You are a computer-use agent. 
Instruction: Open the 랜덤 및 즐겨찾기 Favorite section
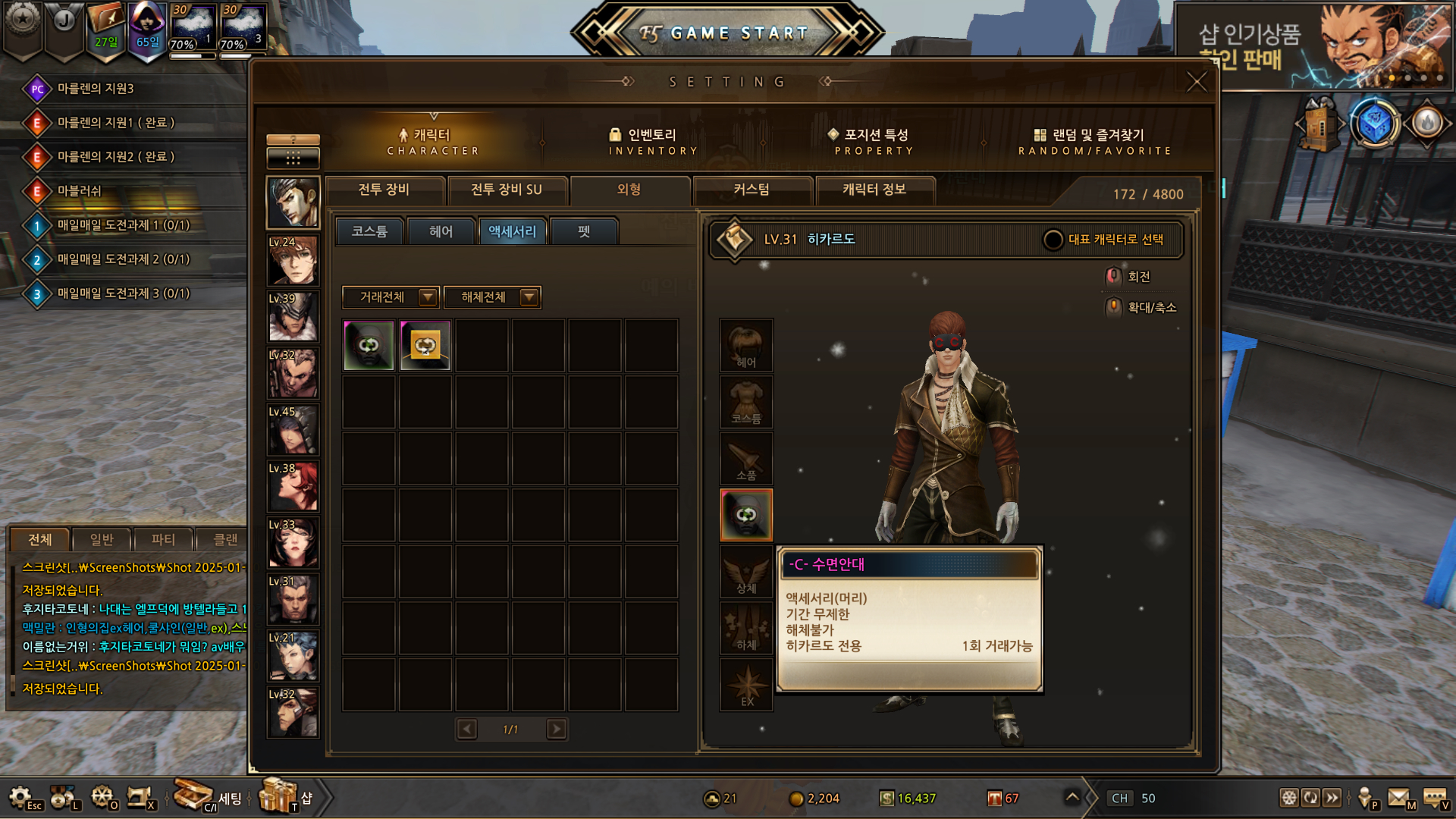[1095, 141]
